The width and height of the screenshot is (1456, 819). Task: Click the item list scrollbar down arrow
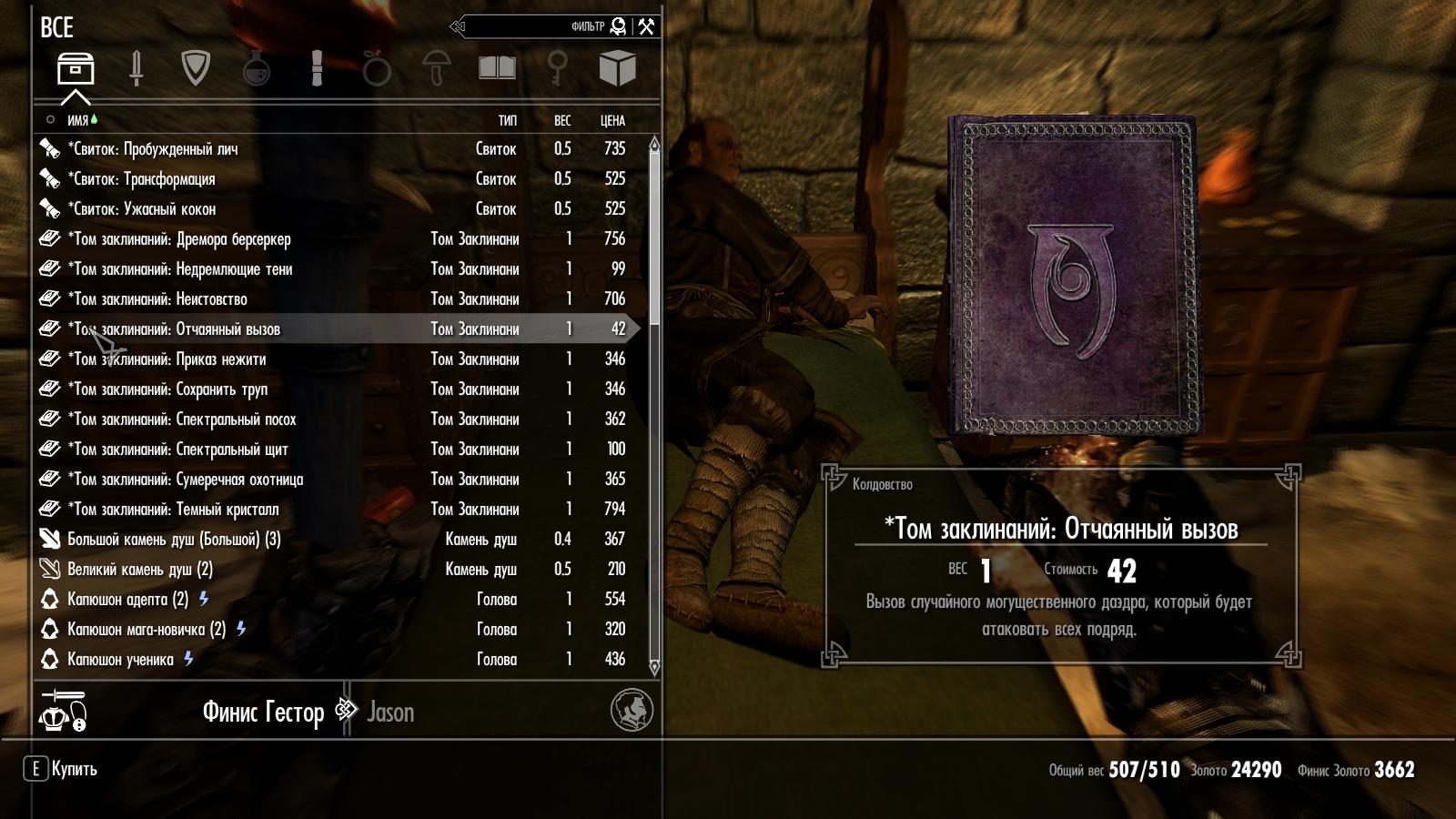[x=653, y=668]
